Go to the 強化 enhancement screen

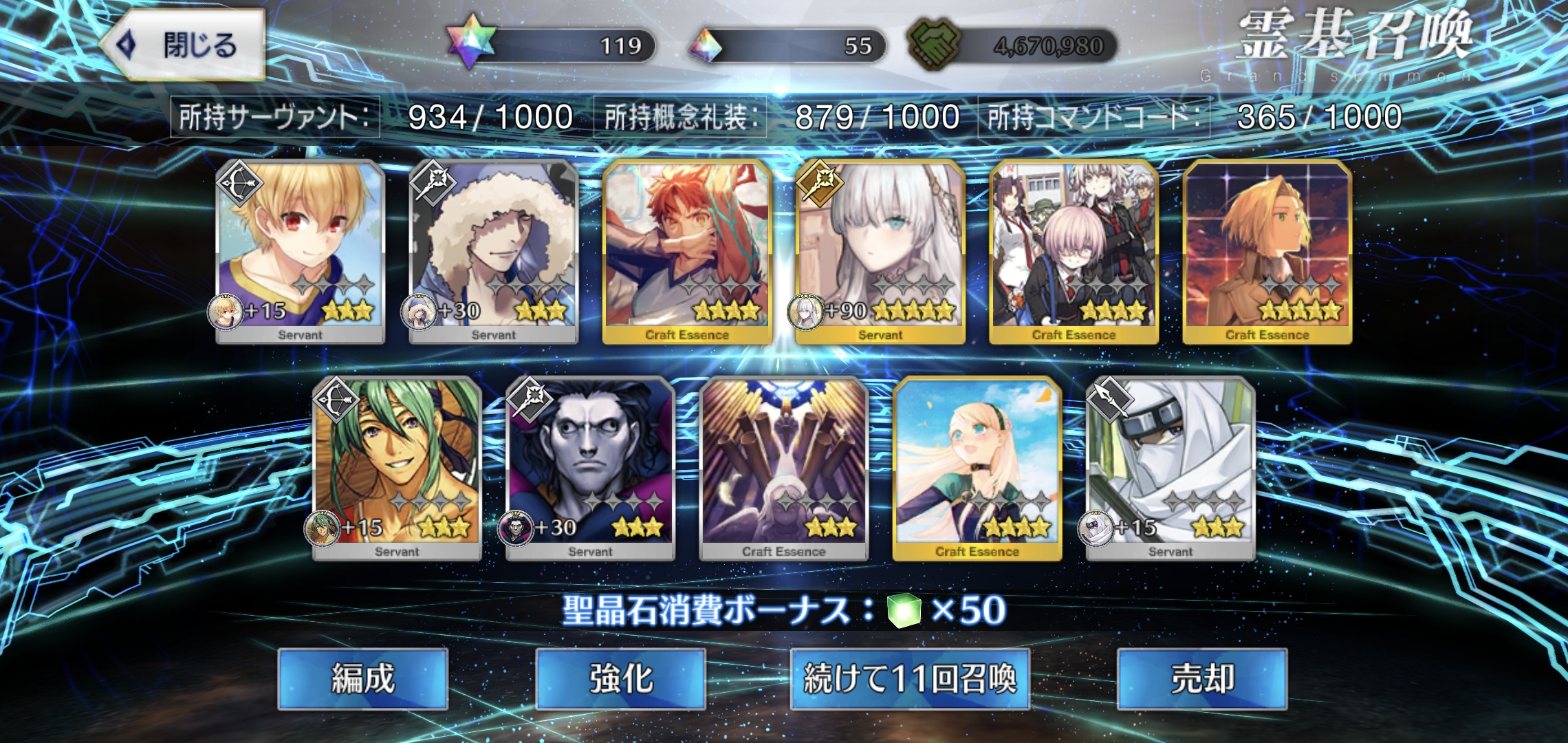click(x=620, y=678)
